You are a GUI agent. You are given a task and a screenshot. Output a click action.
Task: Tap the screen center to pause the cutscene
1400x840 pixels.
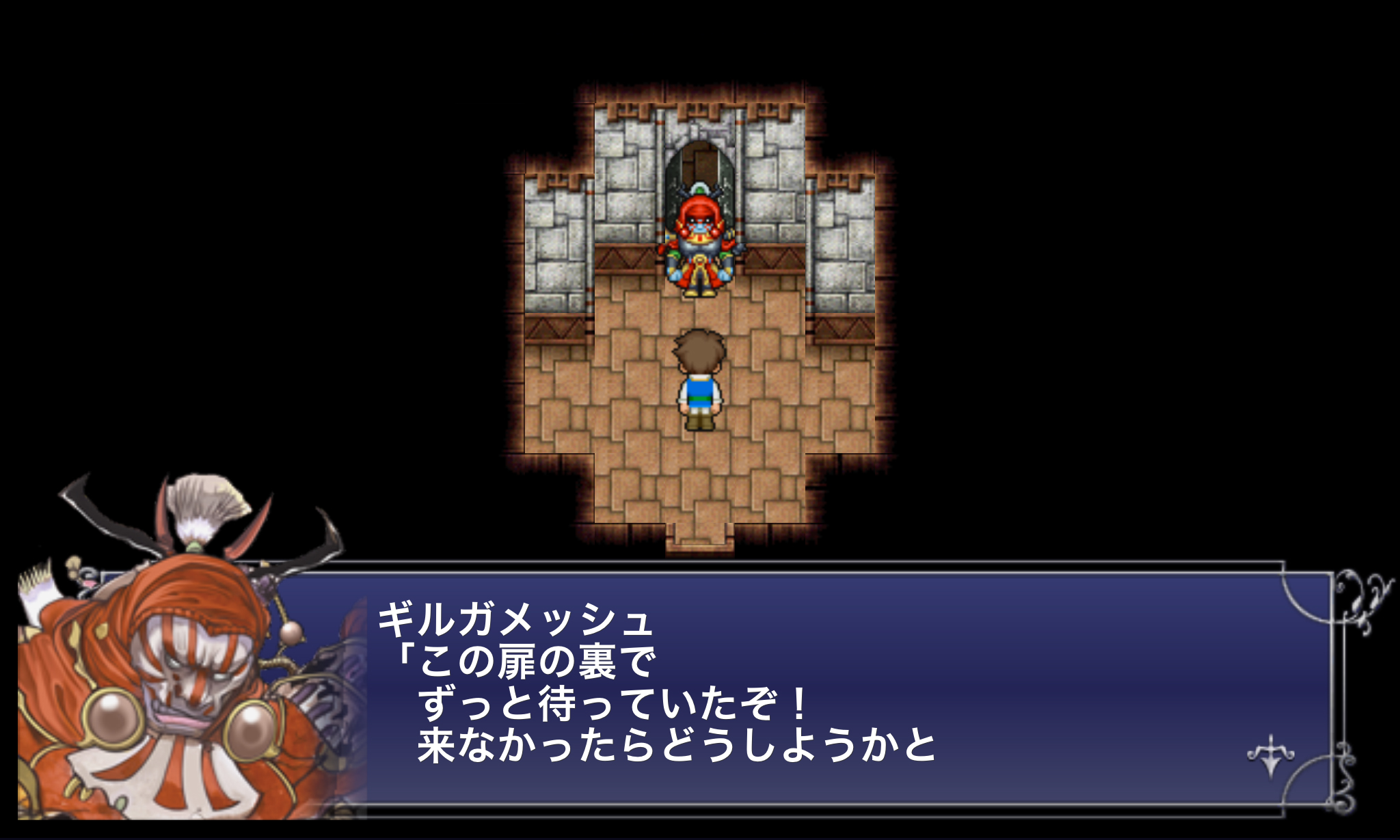coord(700,420)
